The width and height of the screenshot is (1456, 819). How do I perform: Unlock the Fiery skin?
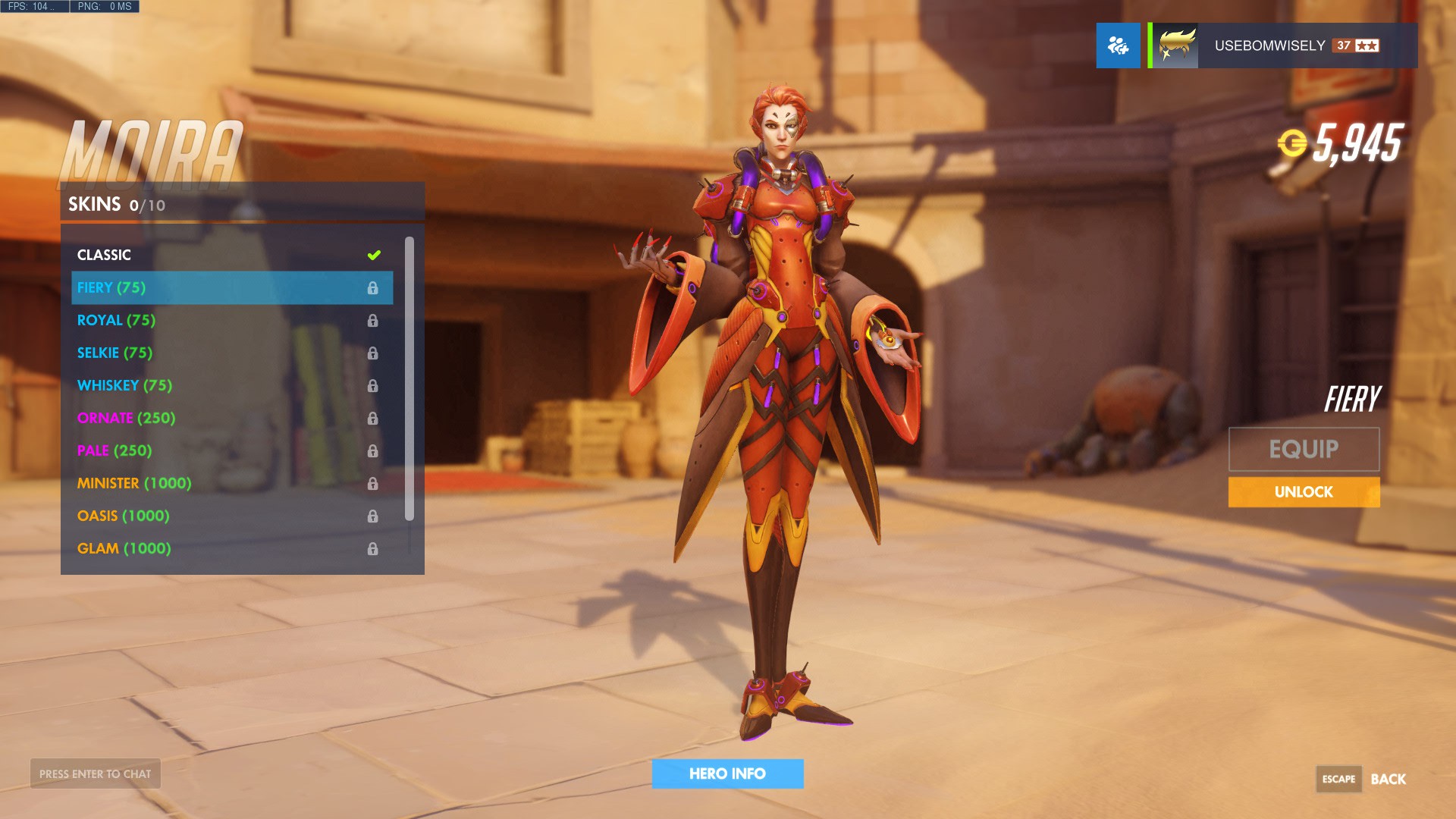[1304, 492]
